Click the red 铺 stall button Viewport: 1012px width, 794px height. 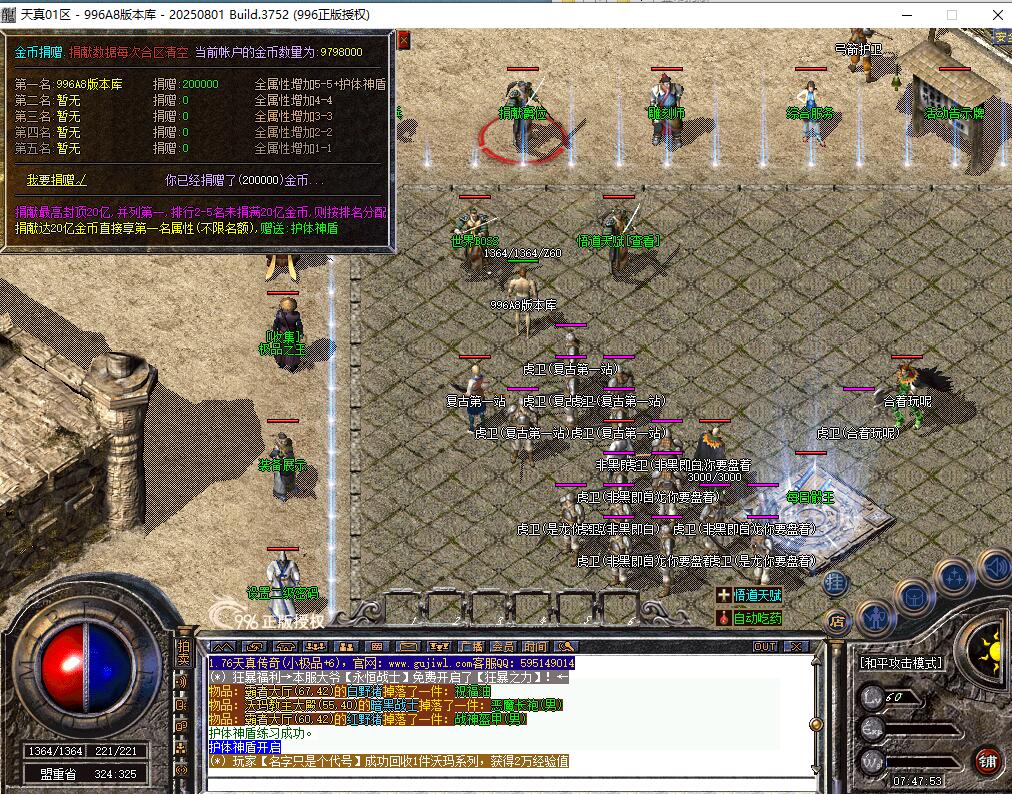(x=988, y=760)
